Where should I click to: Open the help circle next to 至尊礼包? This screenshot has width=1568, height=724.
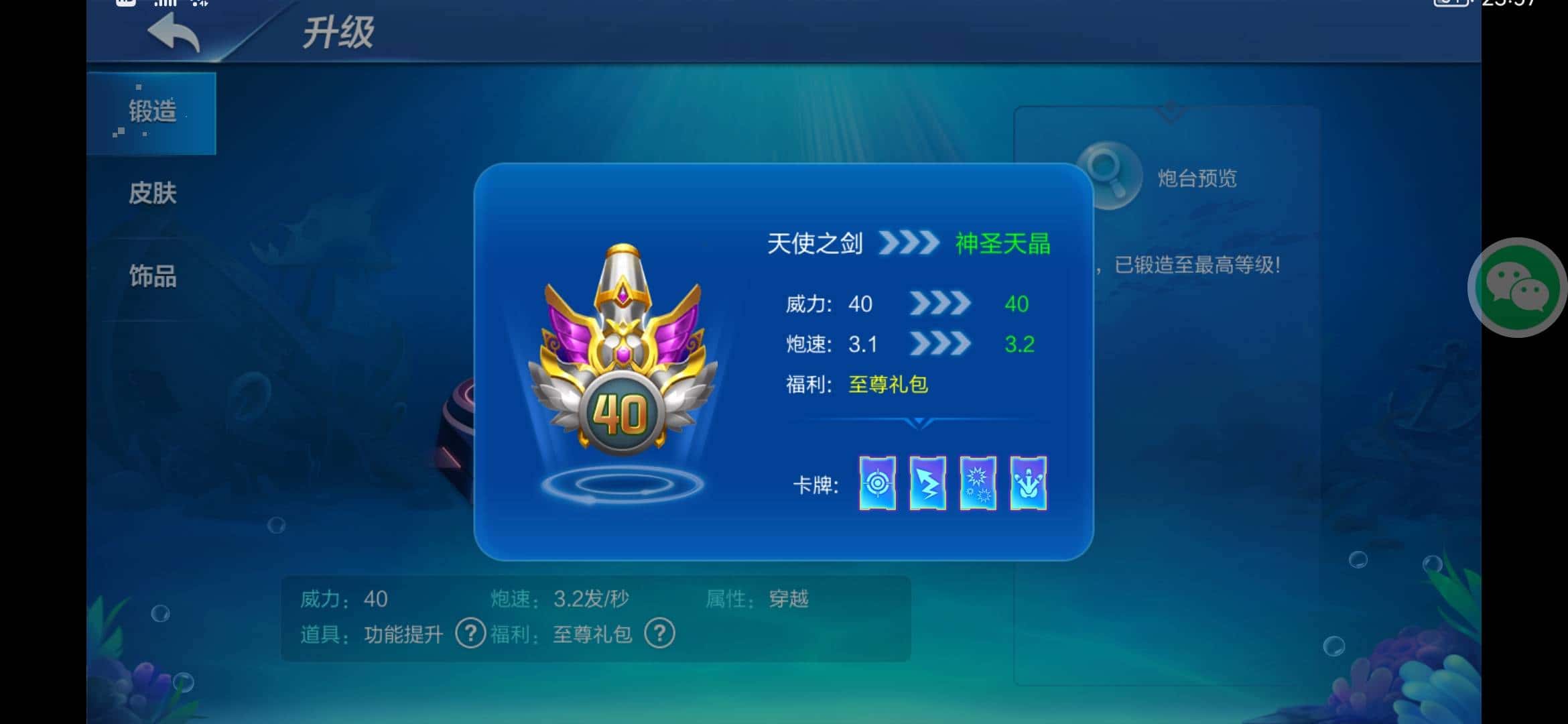tap(659, 633)
